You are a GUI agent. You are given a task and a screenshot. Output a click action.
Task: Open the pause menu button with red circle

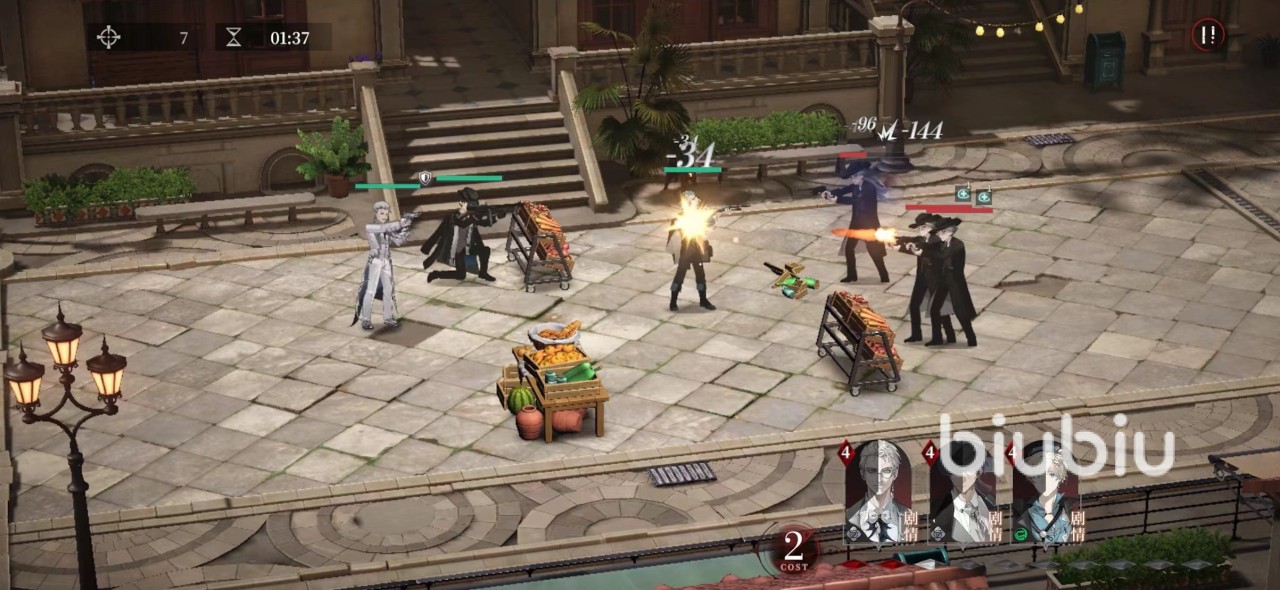click(1208, 36)
